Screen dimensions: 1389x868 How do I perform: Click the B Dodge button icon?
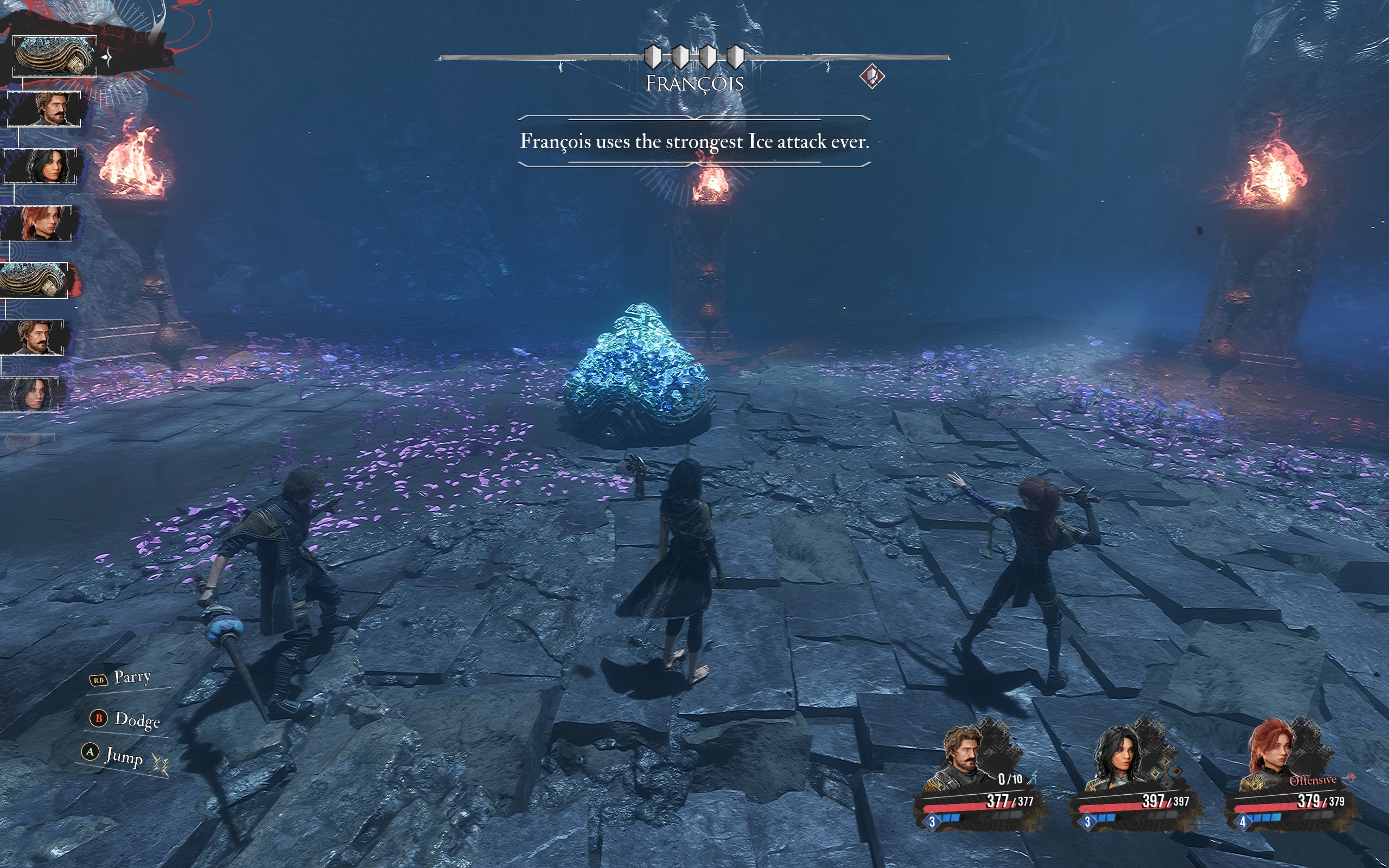[x=99, y=718]
